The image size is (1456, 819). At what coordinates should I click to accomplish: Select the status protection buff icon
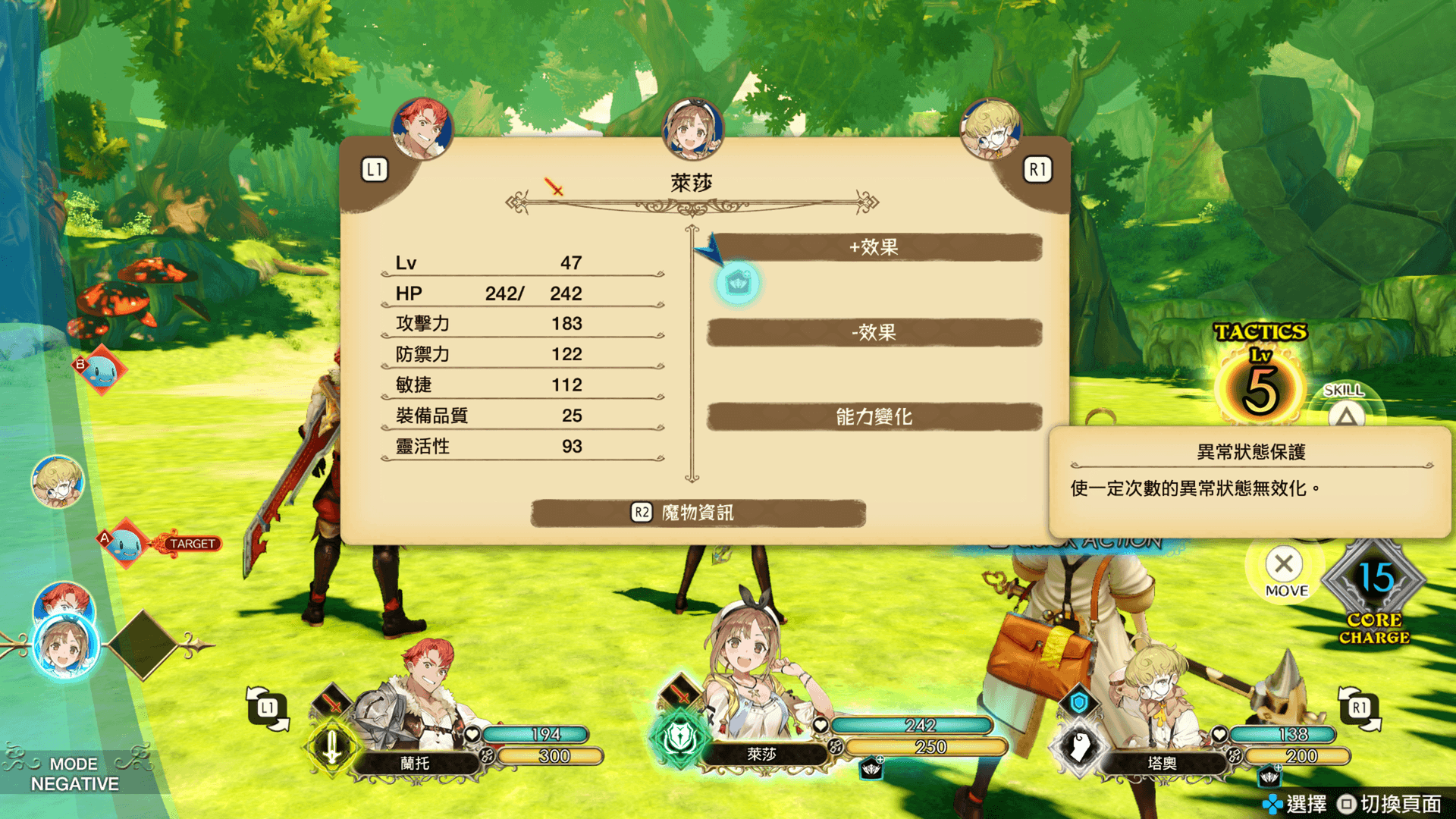(737, 284)
